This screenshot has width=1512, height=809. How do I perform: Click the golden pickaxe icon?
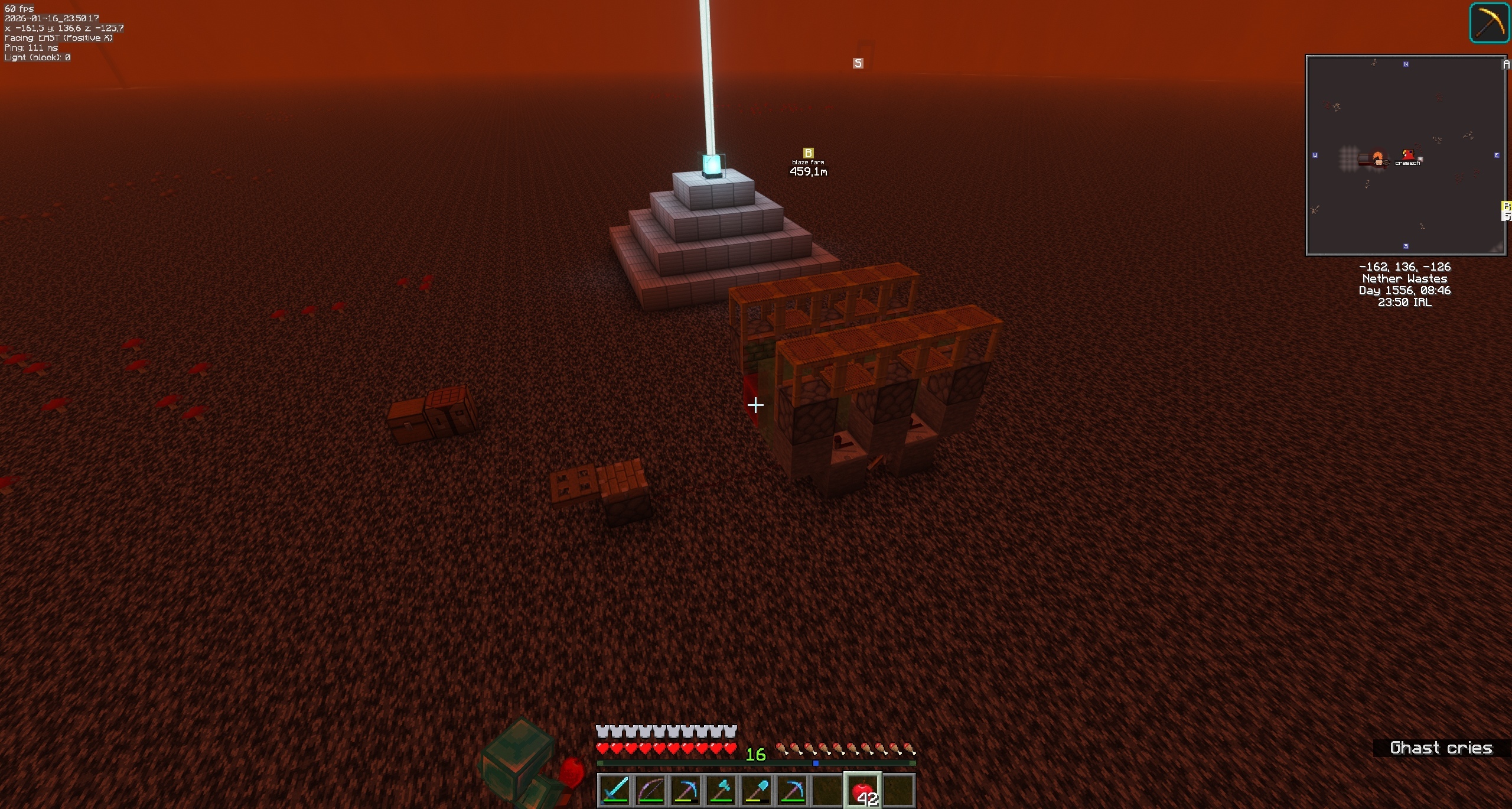[1489, 23]
